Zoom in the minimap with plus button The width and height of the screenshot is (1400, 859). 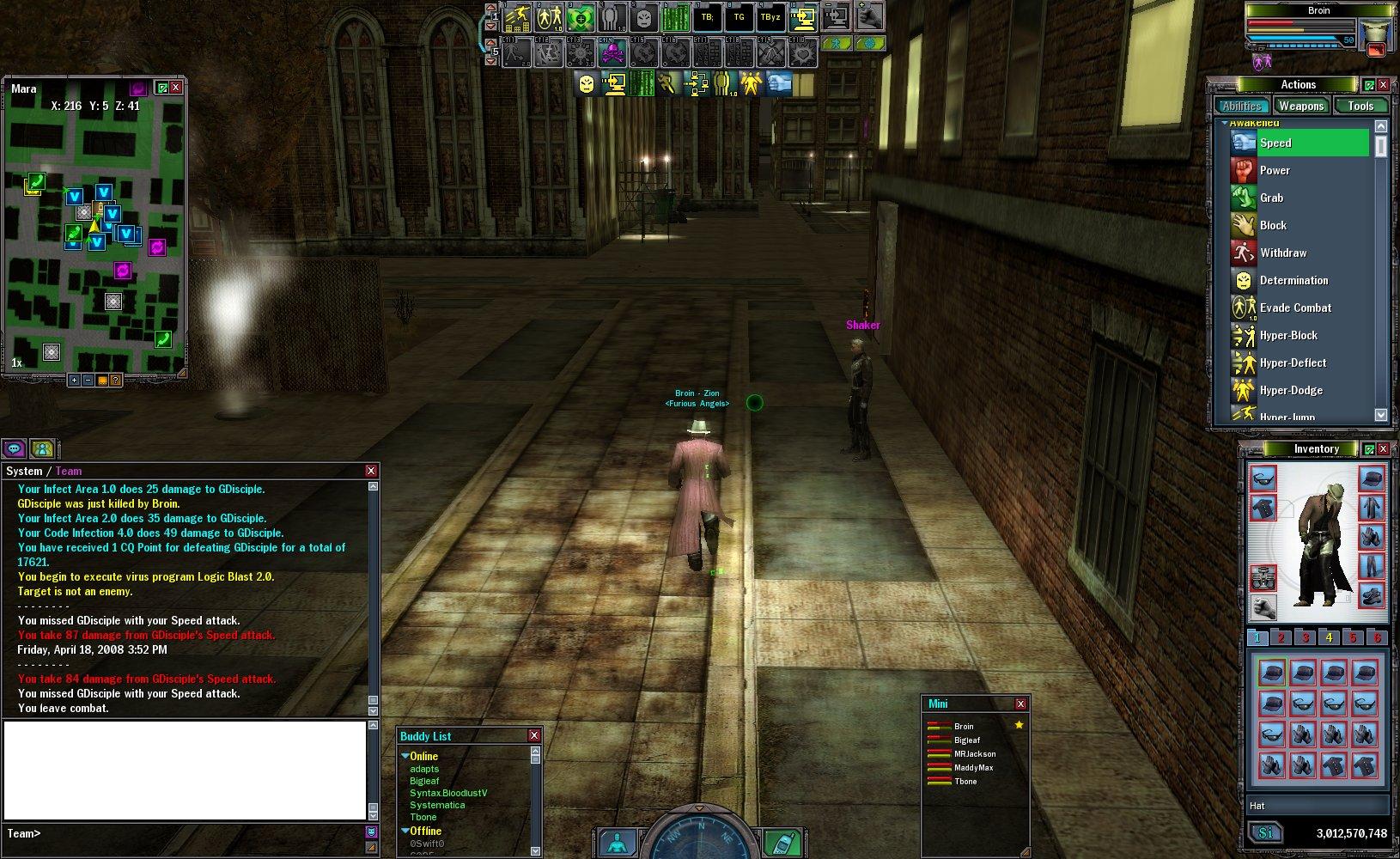point(75,380)
